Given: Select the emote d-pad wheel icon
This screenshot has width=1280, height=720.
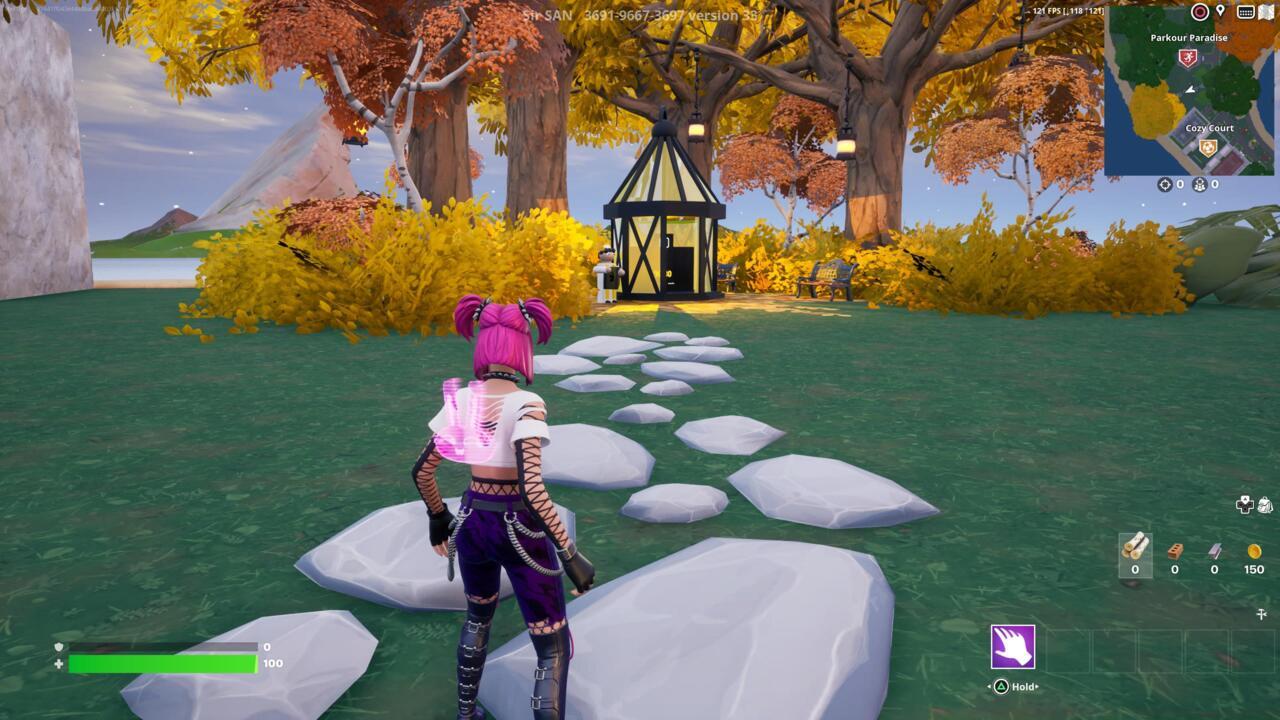Looking at the screenshot, I should coord(1244,504).
